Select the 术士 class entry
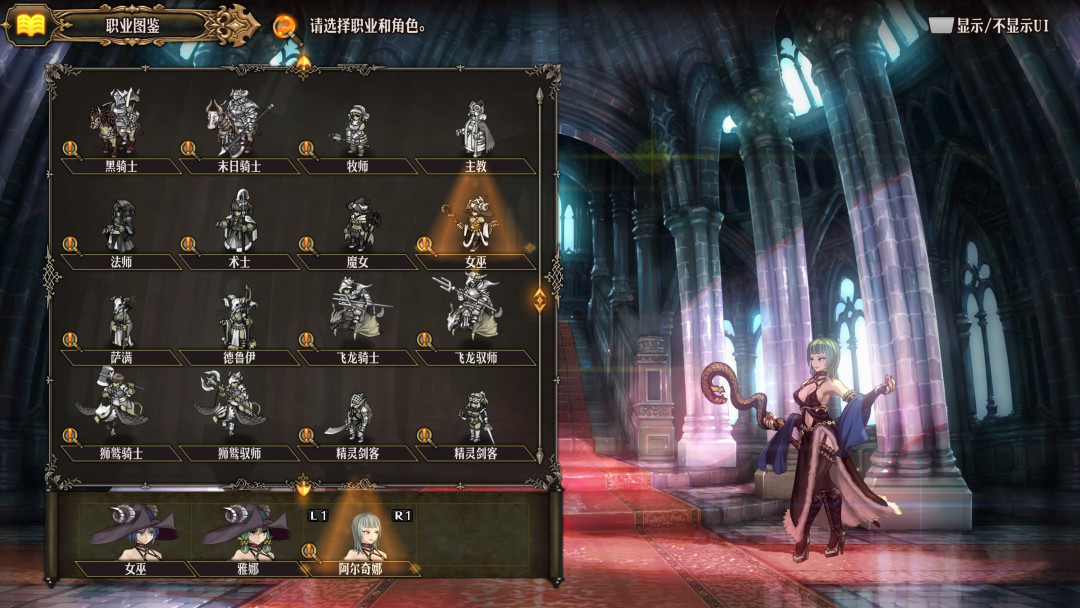 (x=239, y=226)
